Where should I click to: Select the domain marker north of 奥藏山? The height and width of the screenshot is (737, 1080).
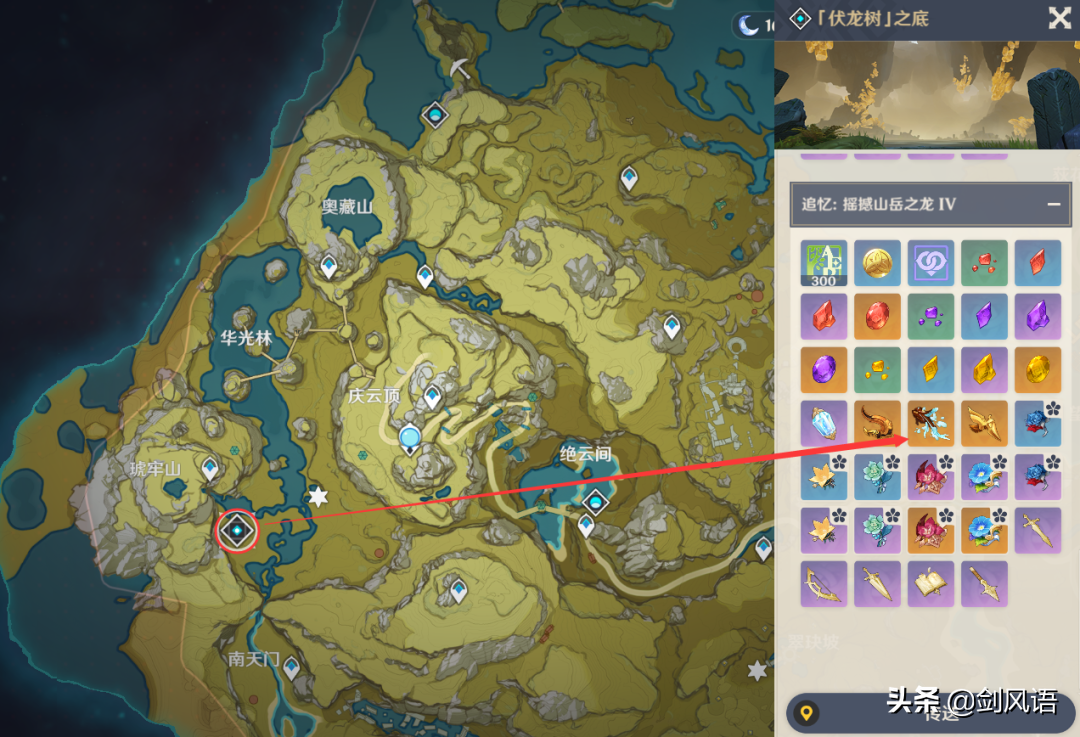(435, 115)
